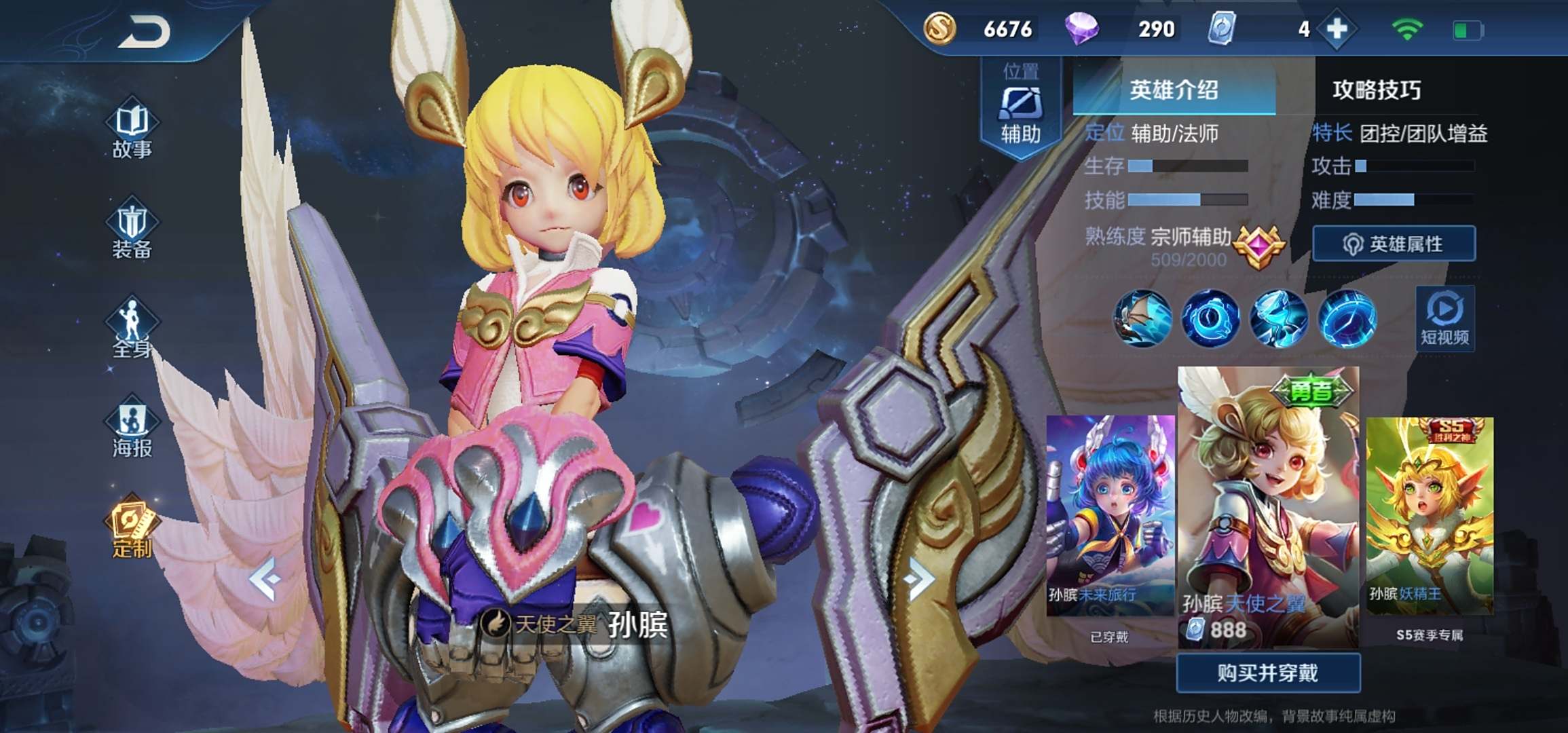The image size is (1568, 733).
Task: Open 英雄属性 hero attributes
Action: pos(1394,244)
